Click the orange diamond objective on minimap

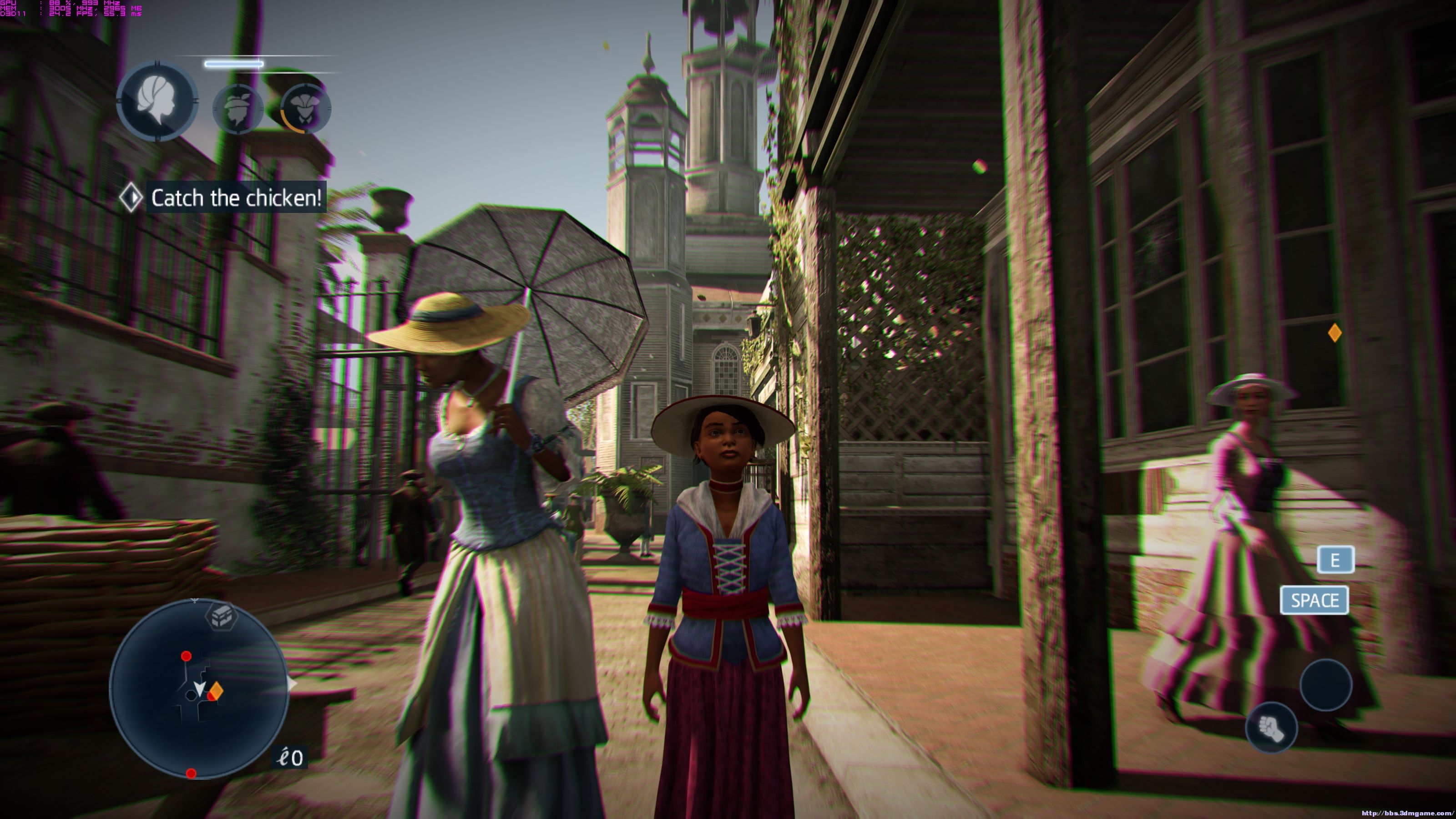[216, 690]
